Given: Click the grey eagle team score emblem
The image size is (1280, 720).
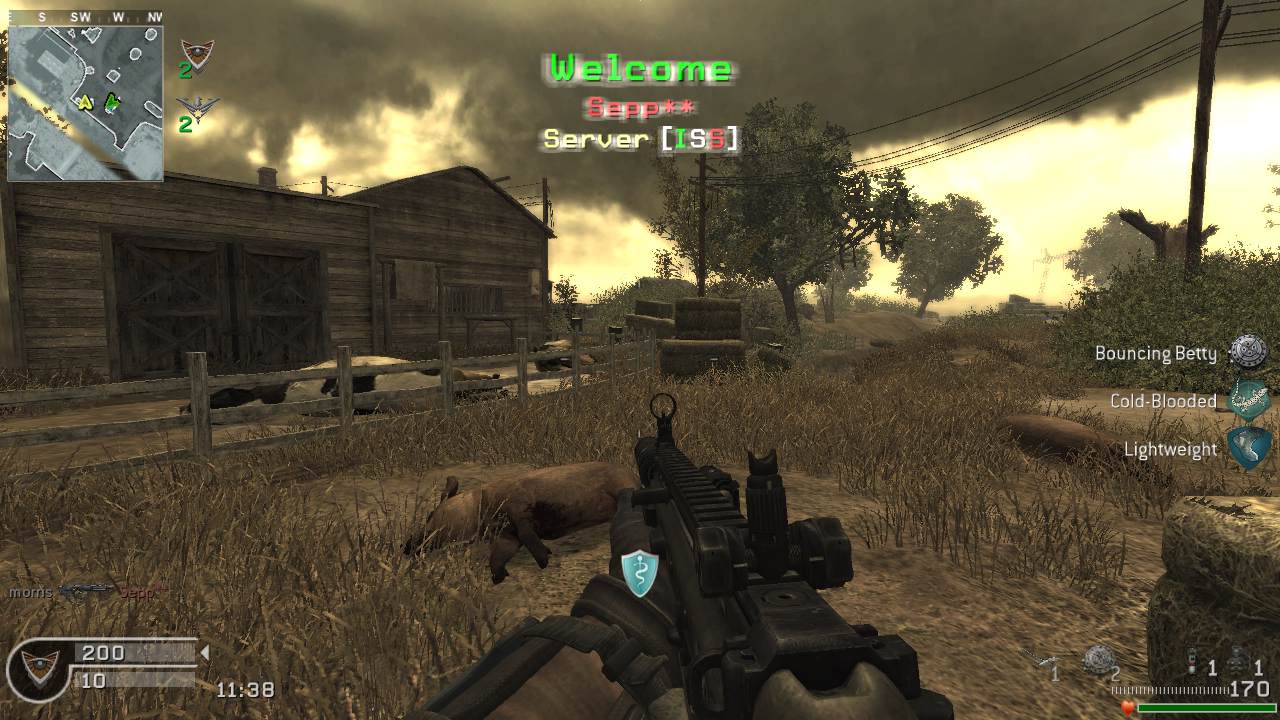Looking at the screenshot, I should click(x=197, y=107).
